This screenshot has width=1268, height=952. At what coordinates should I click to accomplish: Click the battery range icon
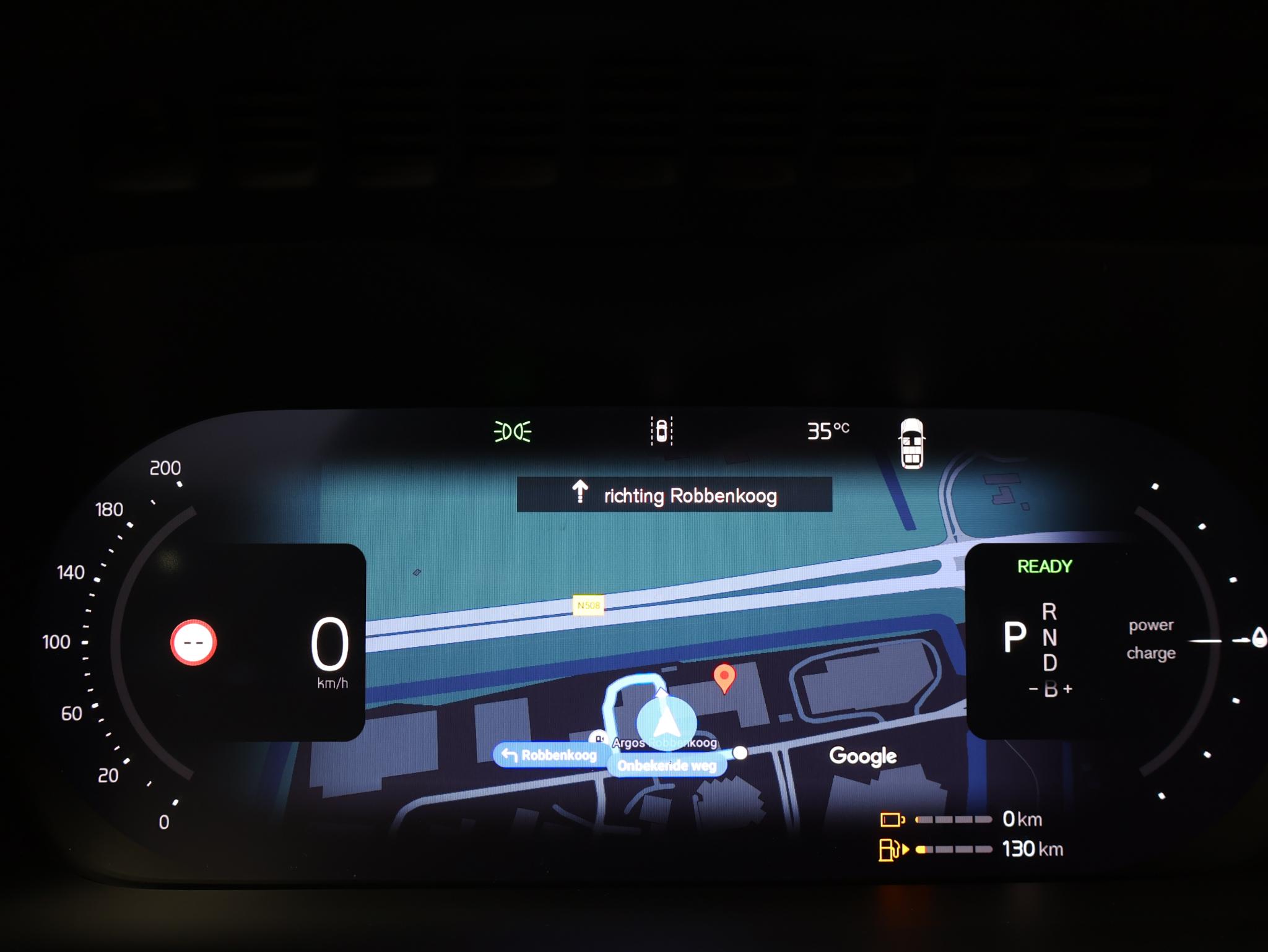(x=892, y=820)
